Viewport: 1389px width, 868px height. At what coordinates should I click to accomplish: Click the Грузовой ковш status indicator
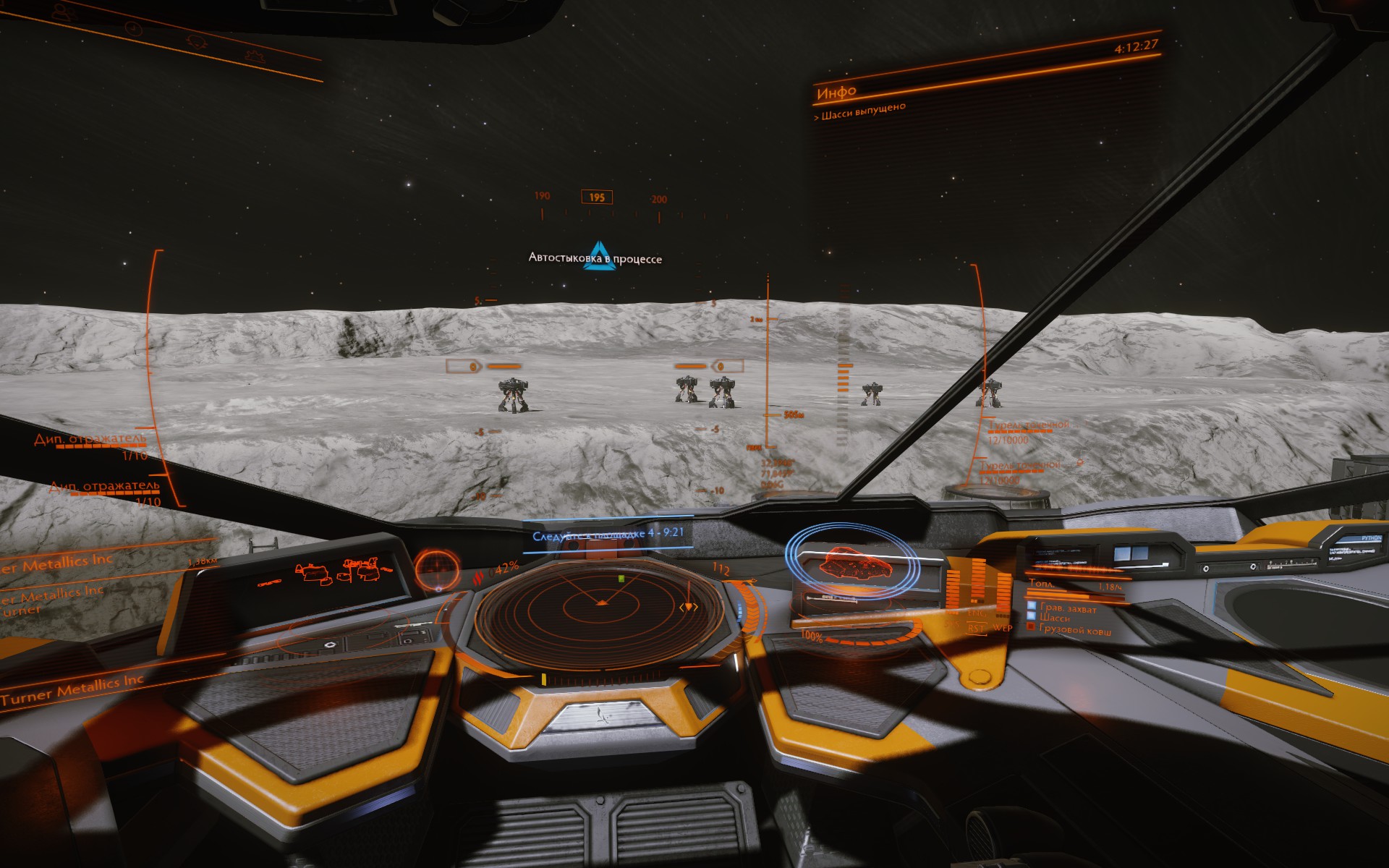coord(1075,630)
